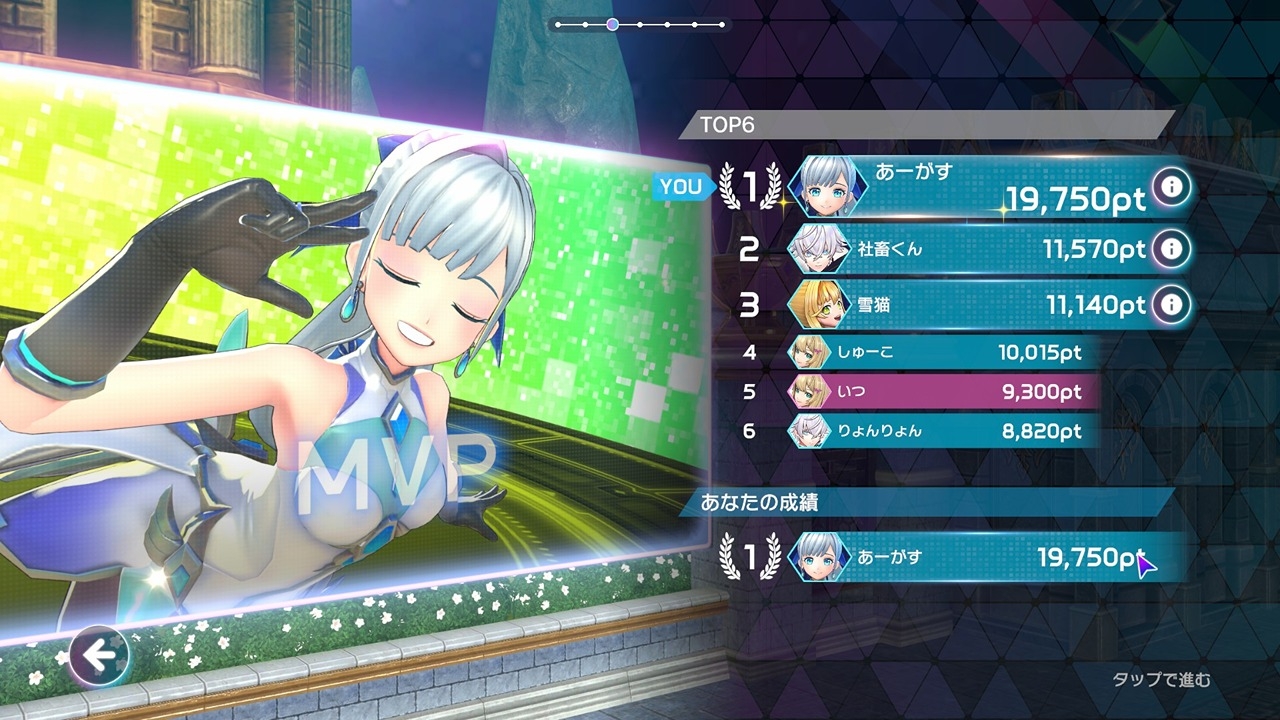Viewport: 1280px width, 720px height.
Task: Tap タップで進む to continue
Action: click(x=1161, y=680)
